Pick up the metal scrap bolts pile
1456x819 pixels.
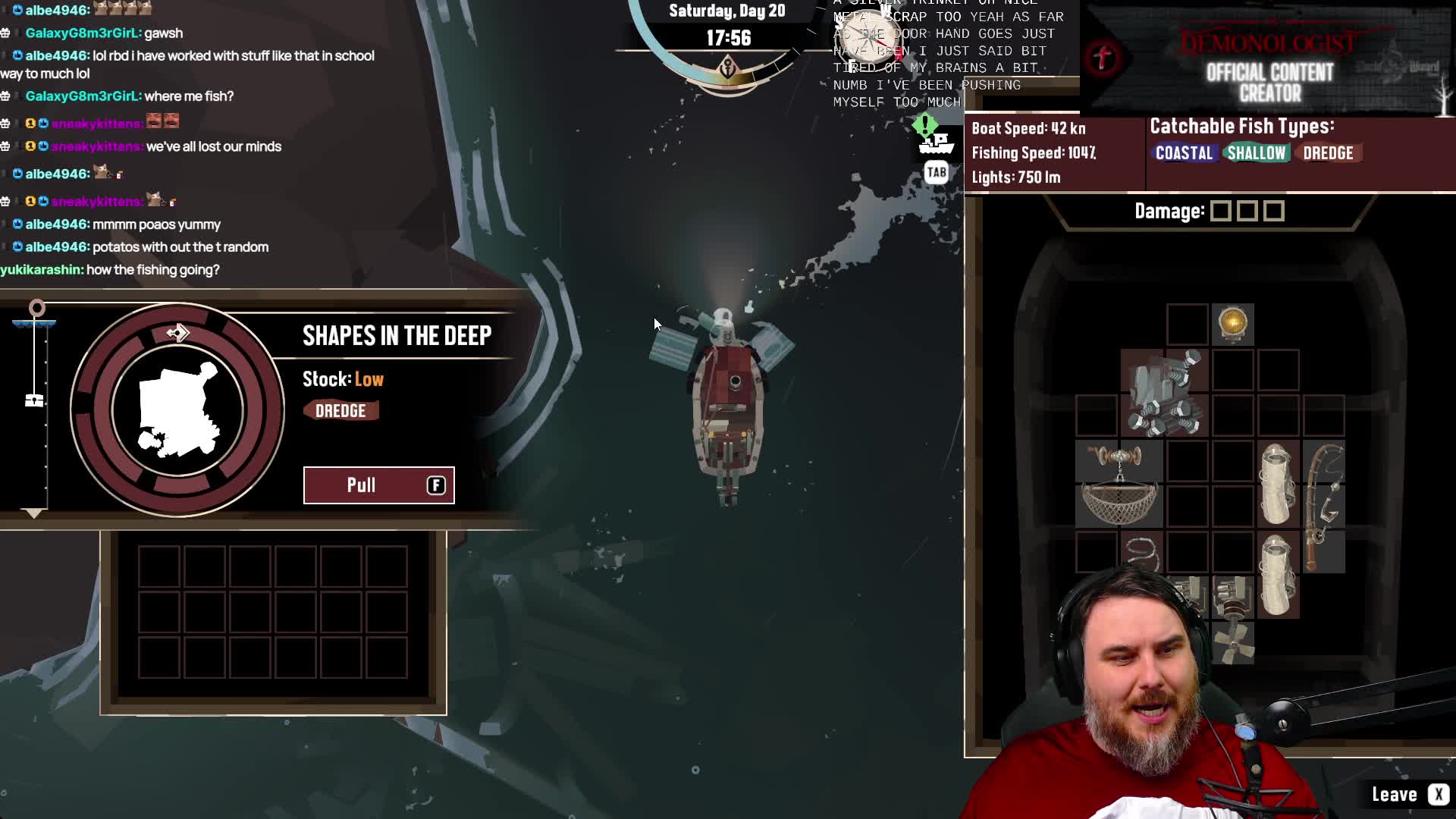[1165, 393]
